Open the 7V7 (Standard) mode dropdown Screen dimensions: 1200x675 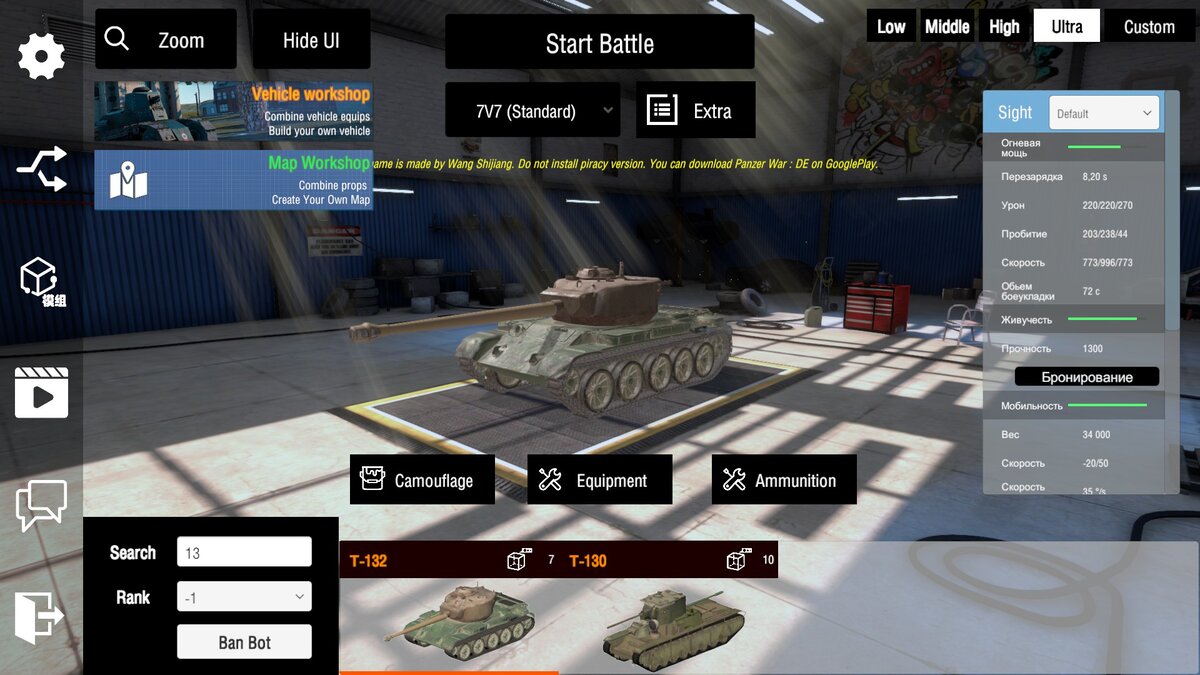[532, 111]
